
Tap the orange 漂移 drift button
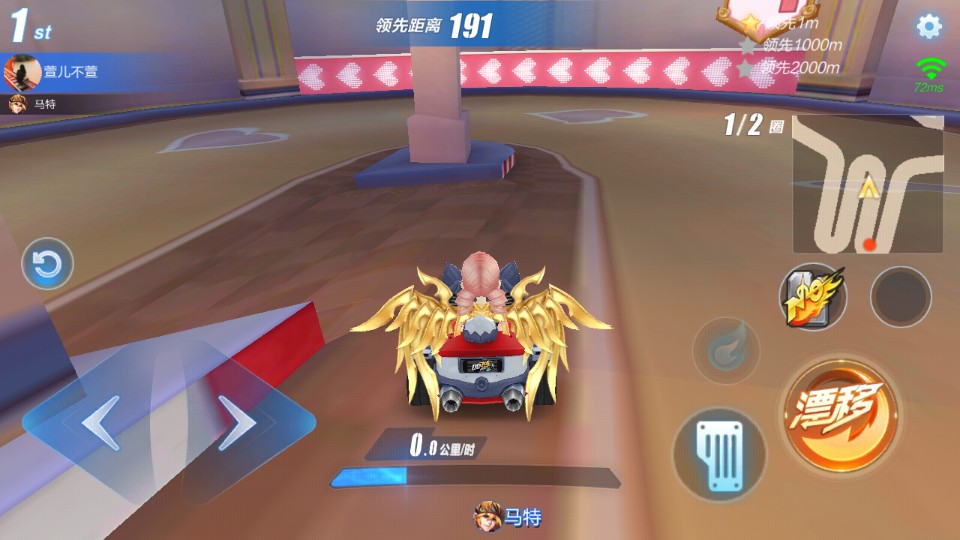tap(840, 414)
